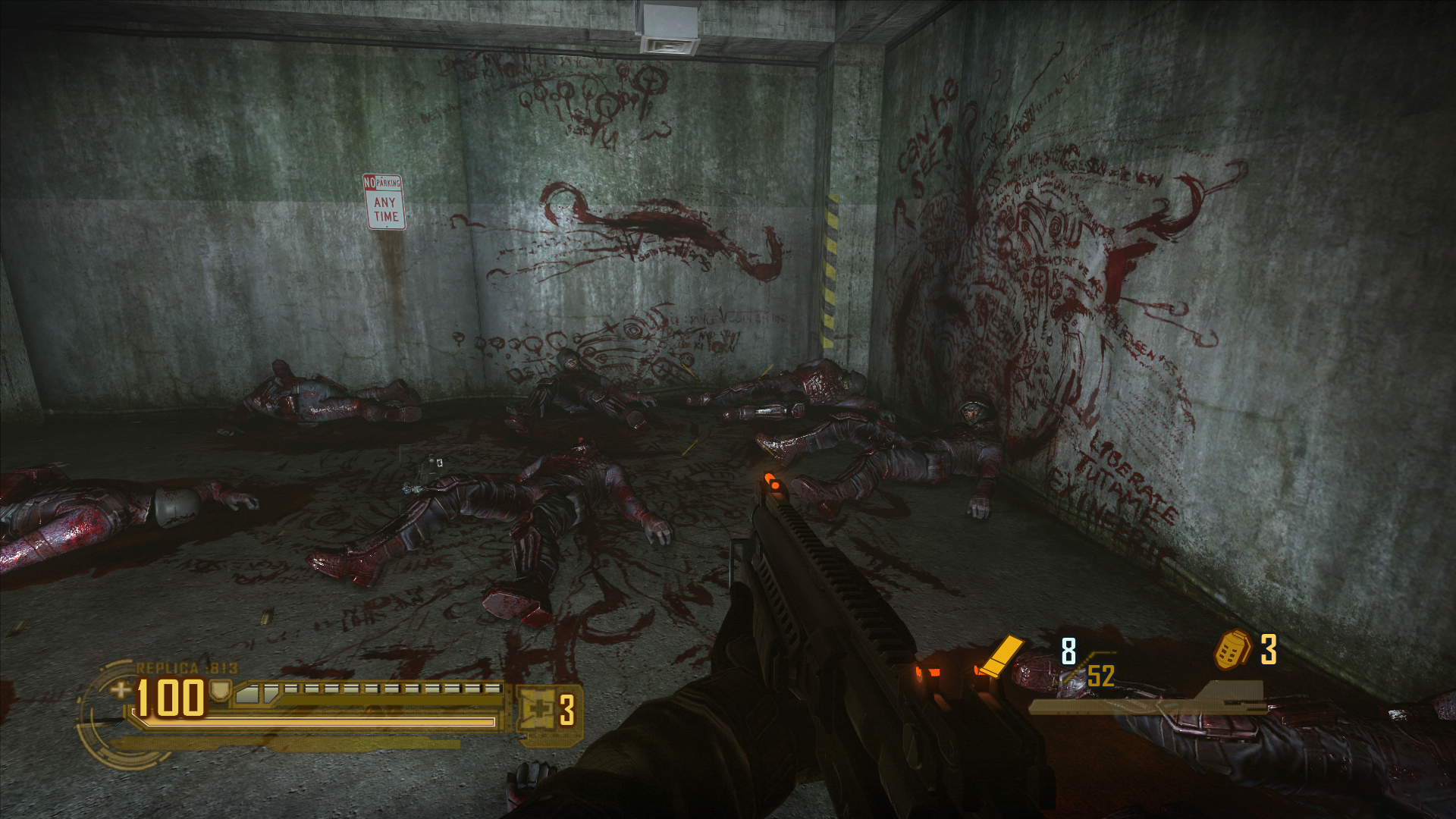Screen dimensions: 1456x819
Task: Click the yellow ammo magazine icon
Action: click(x=999, y=655)
